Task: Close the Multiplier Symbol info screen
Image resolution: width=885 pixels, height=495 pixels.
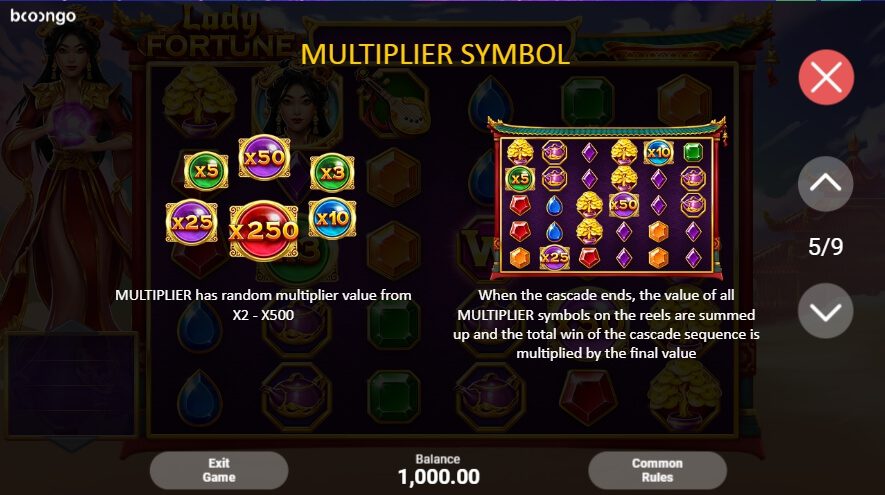Action: 826,77
